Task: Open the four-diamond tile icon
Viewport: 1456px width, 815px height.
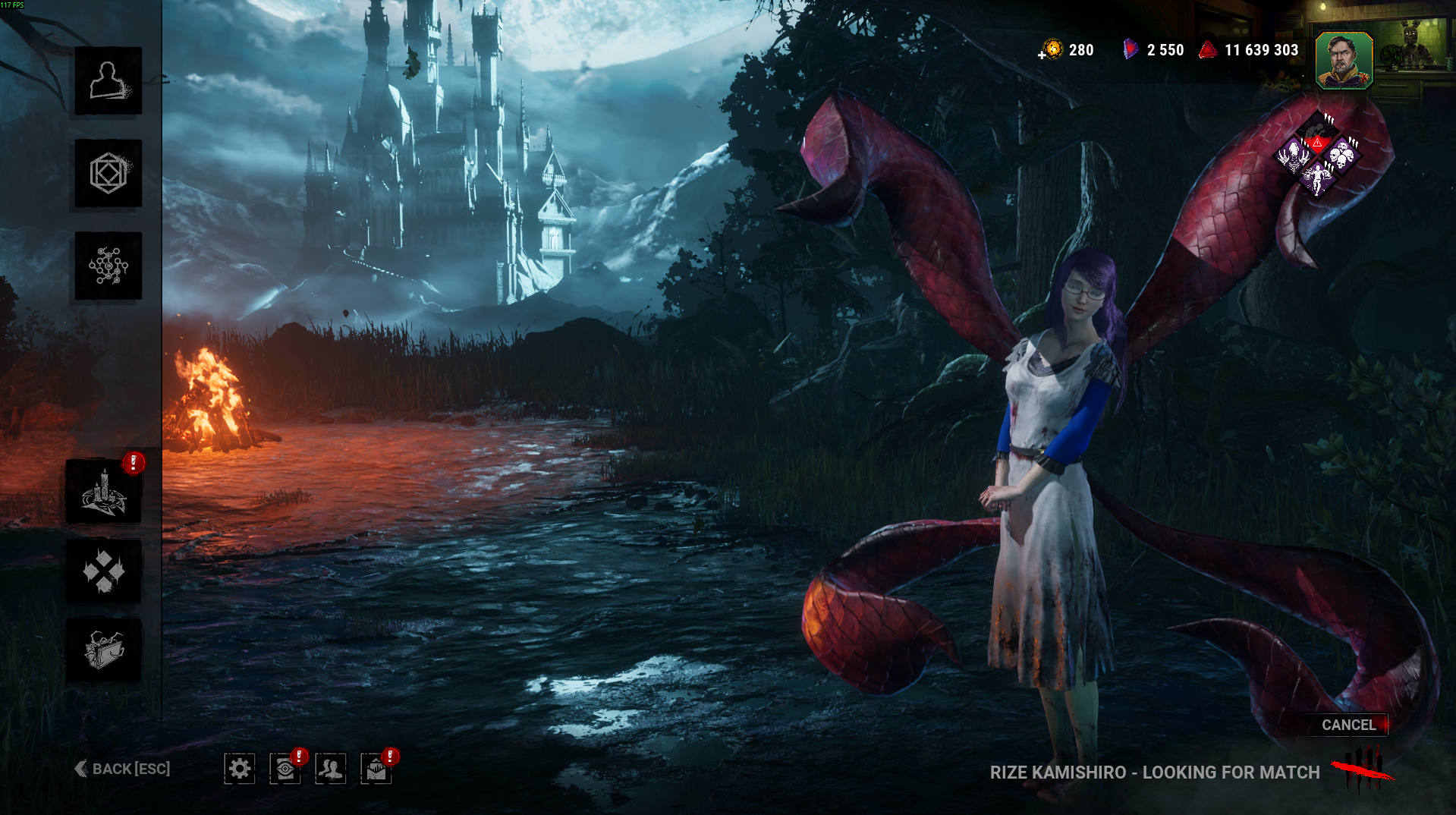Action: [x=104, y=571]
